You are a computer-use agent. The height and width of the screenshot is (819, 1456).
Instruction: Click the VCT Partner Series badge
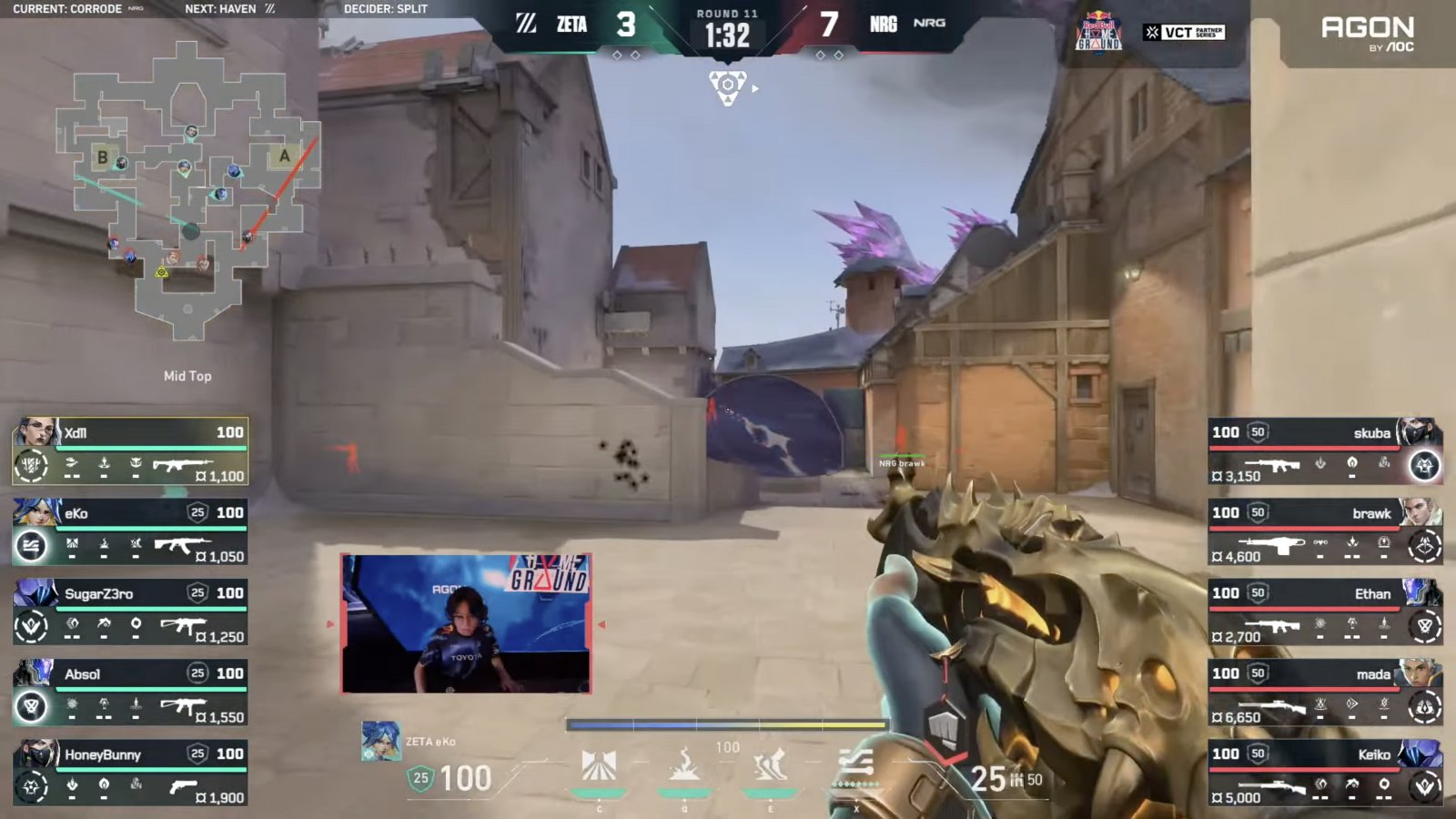point(1184,33)
